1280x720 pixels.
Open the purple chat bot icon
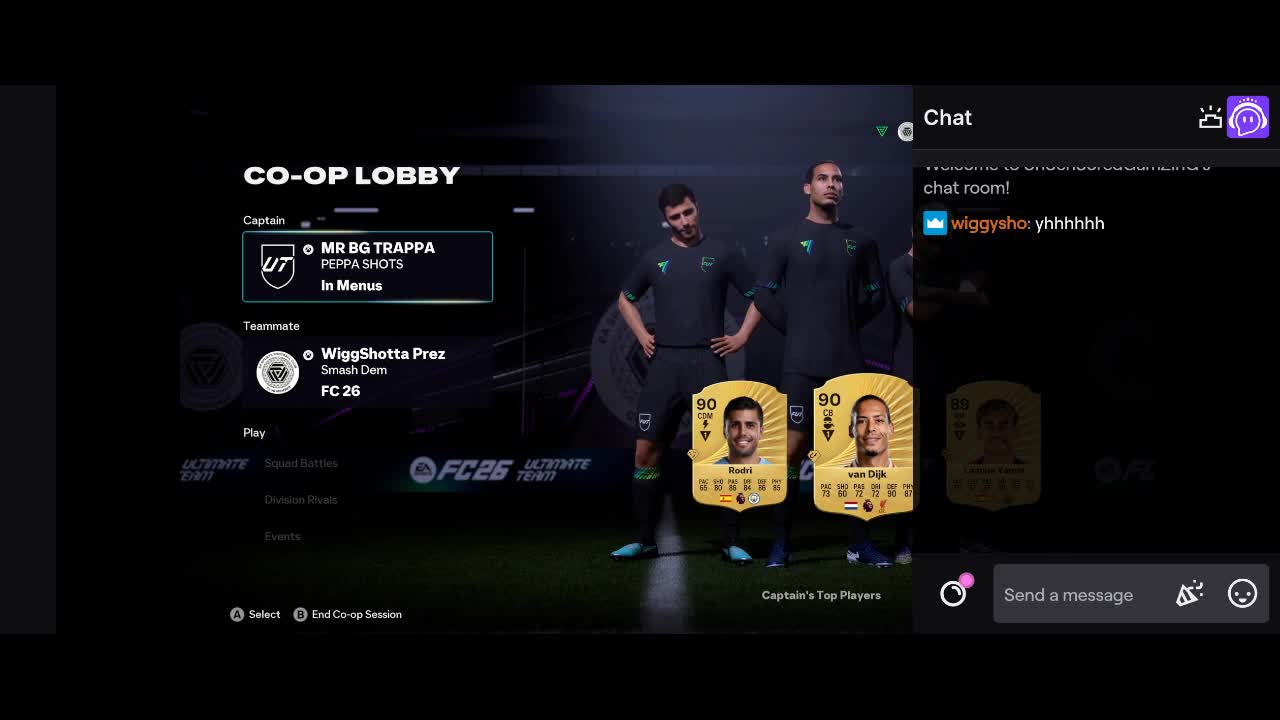pos(1248,118)
